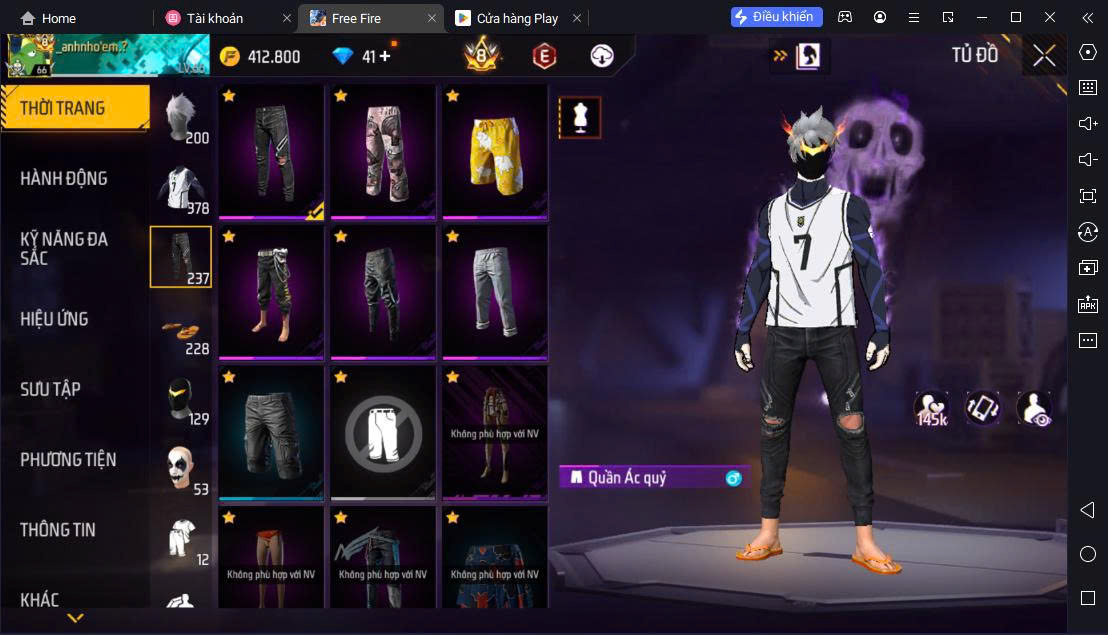Open the Điều khiển controls button

[777, 17]
